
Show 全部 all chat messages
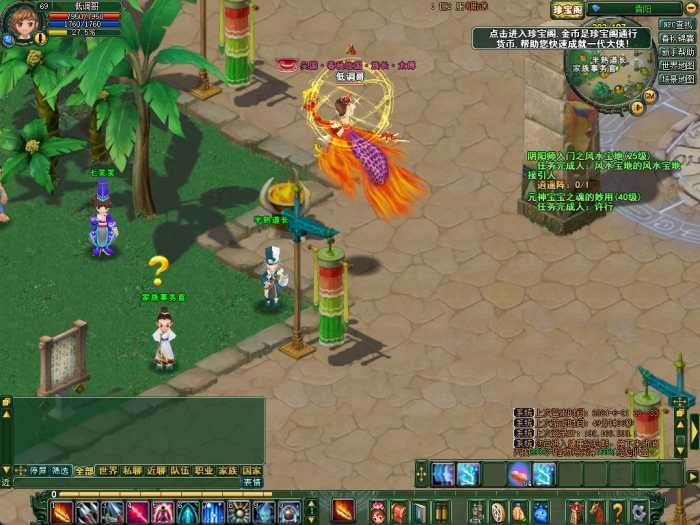click(85, 470)
